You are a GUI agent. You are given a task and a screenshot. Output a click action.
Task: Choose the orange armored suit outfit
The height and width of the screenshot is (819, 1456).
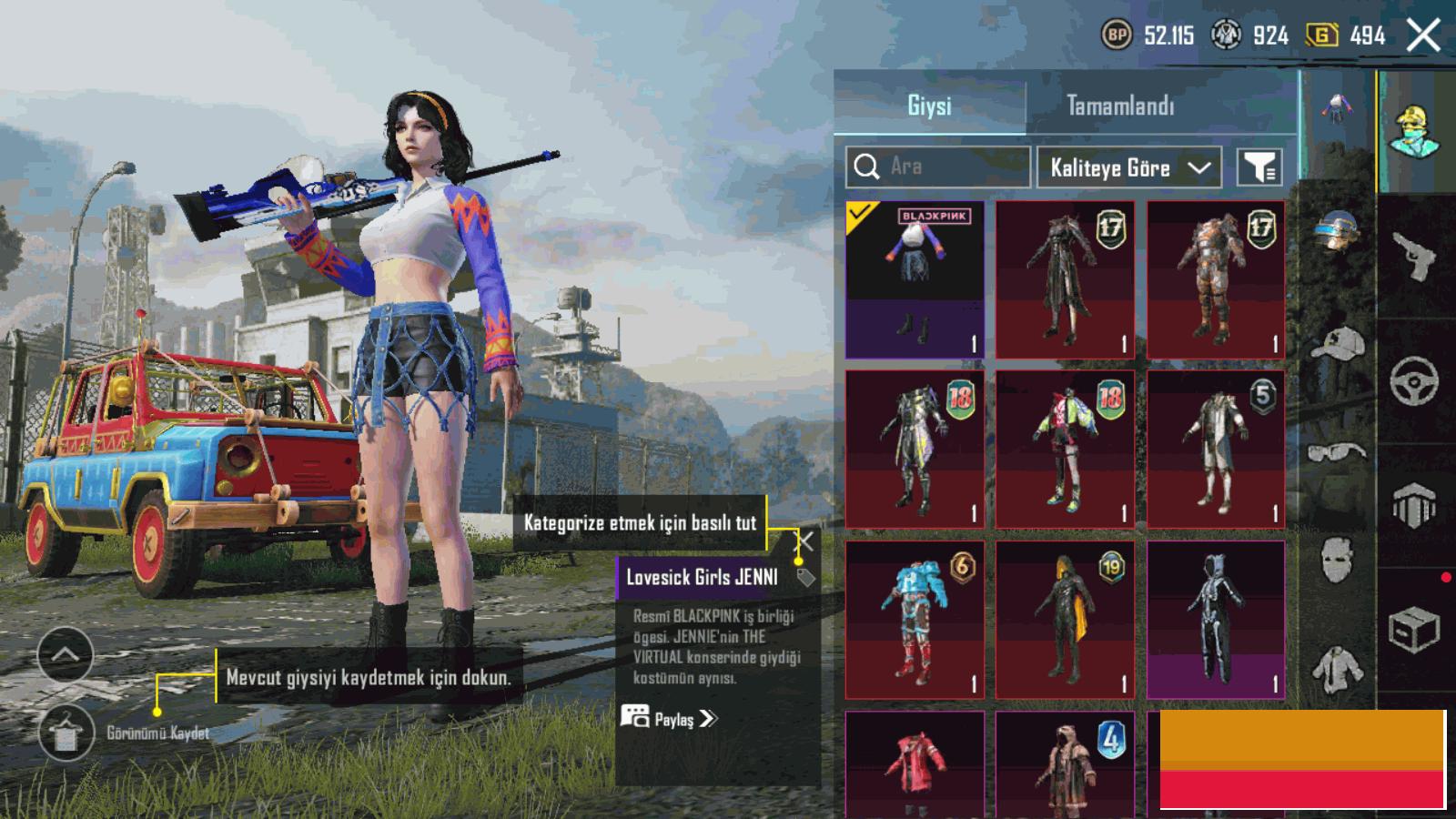(x=1216, y=279)
